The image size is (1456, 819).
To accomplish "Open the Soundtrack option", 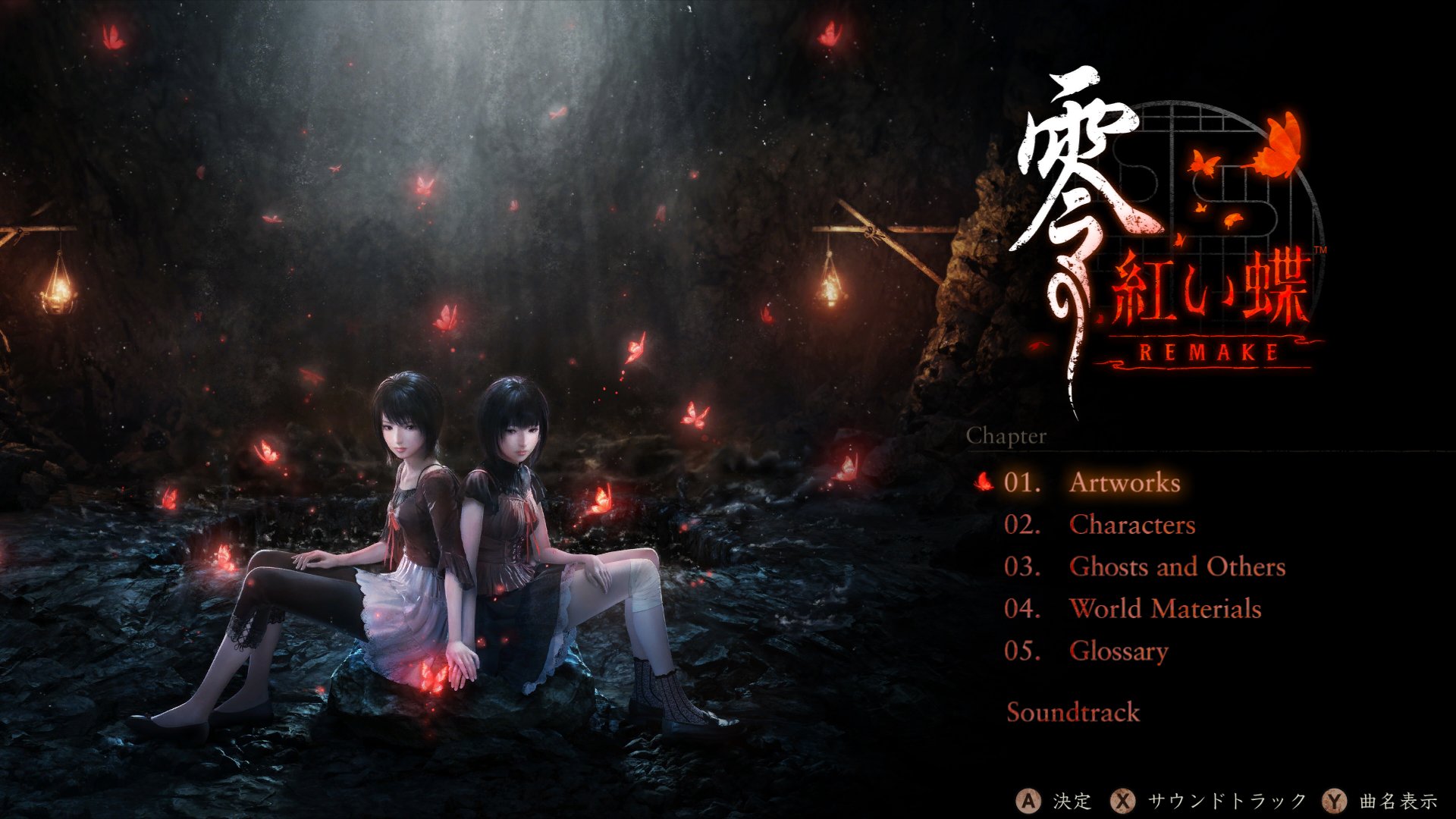I will click(1073, 711).
